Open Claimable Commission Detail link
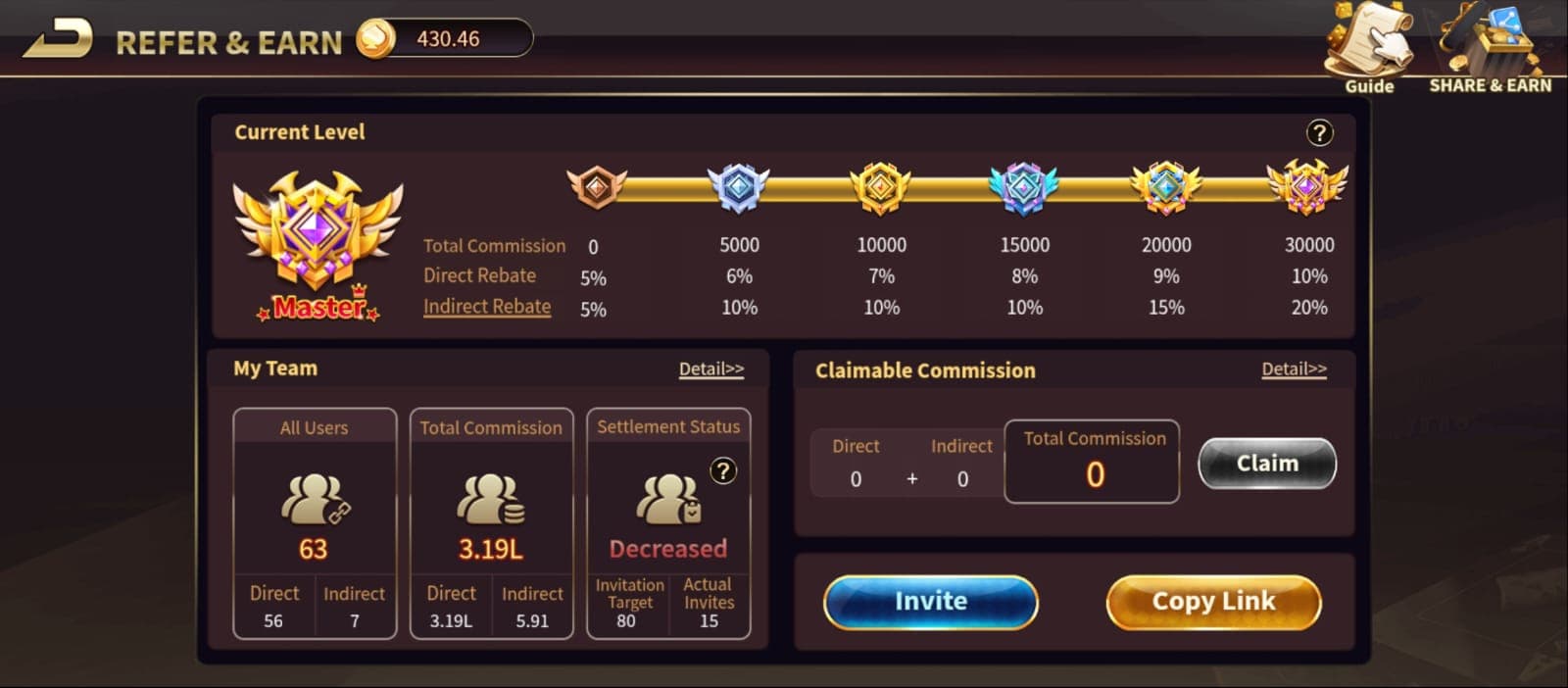Image resolution: width=1568 pixels, height=688 pixels. (x=1294, y=369)
